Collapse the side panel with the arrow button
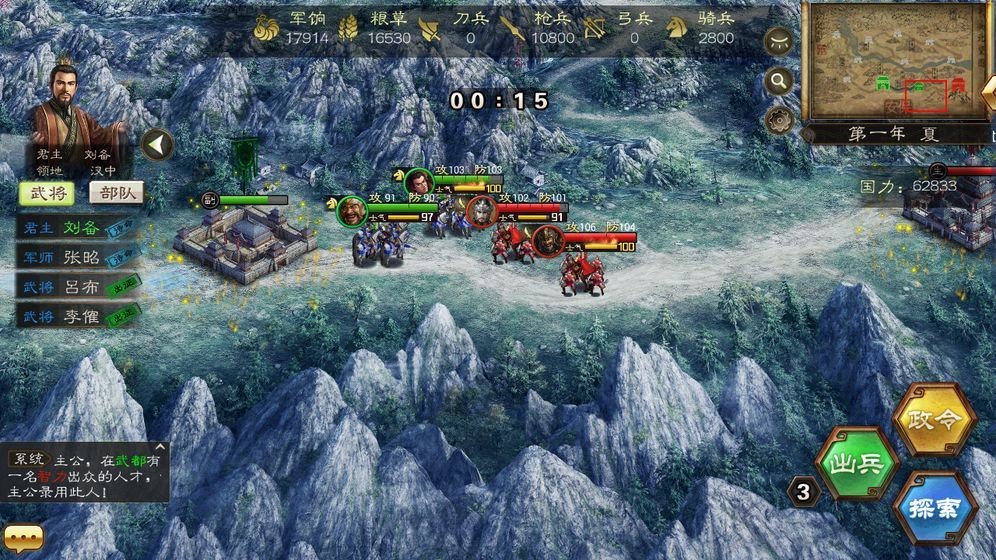 click(156, 145)
